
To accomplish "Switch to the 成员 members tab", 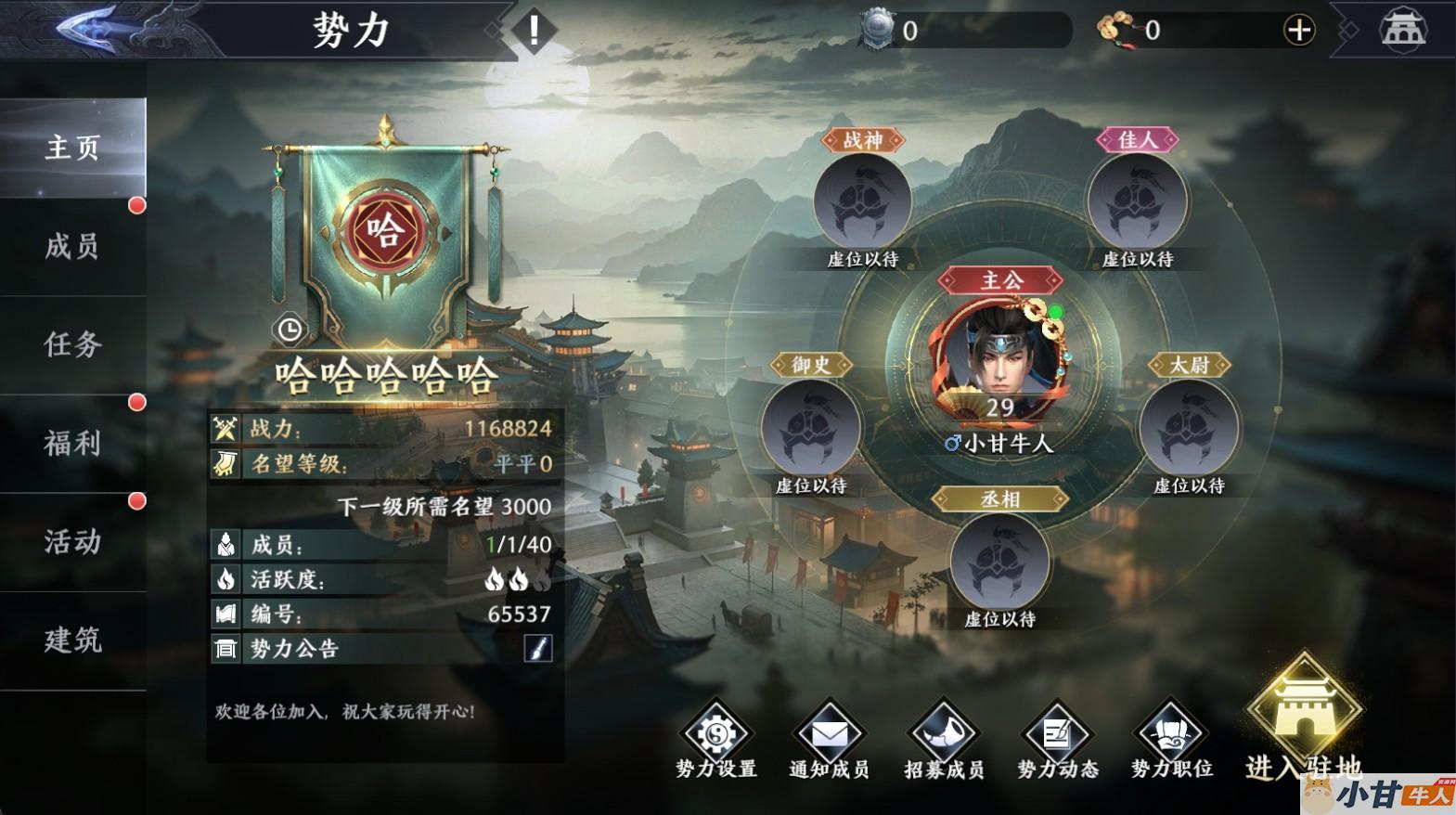I will (72, 247).
